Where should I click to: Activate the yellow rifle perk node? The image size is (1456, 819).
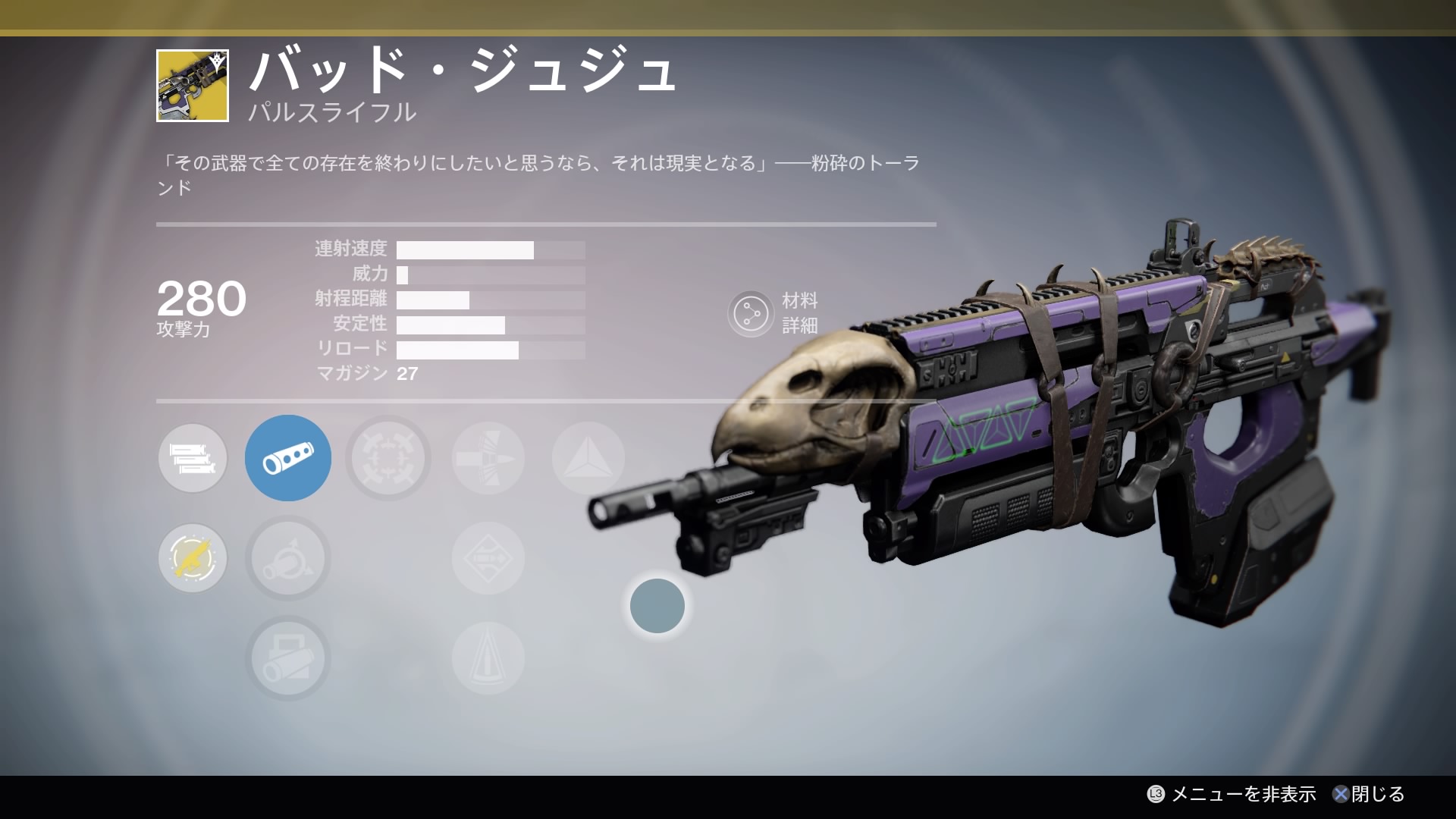[x=193, y=559]
